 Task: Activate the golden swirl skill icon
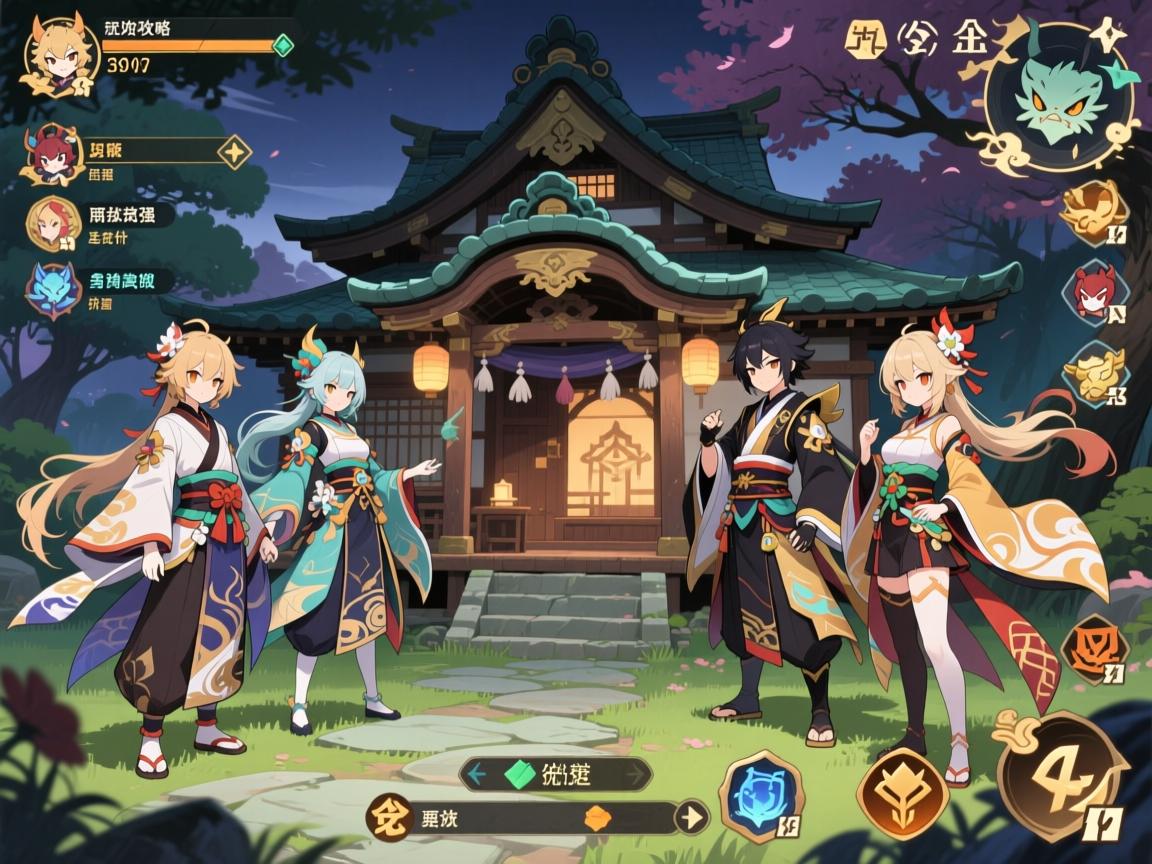click(1094, 210)
